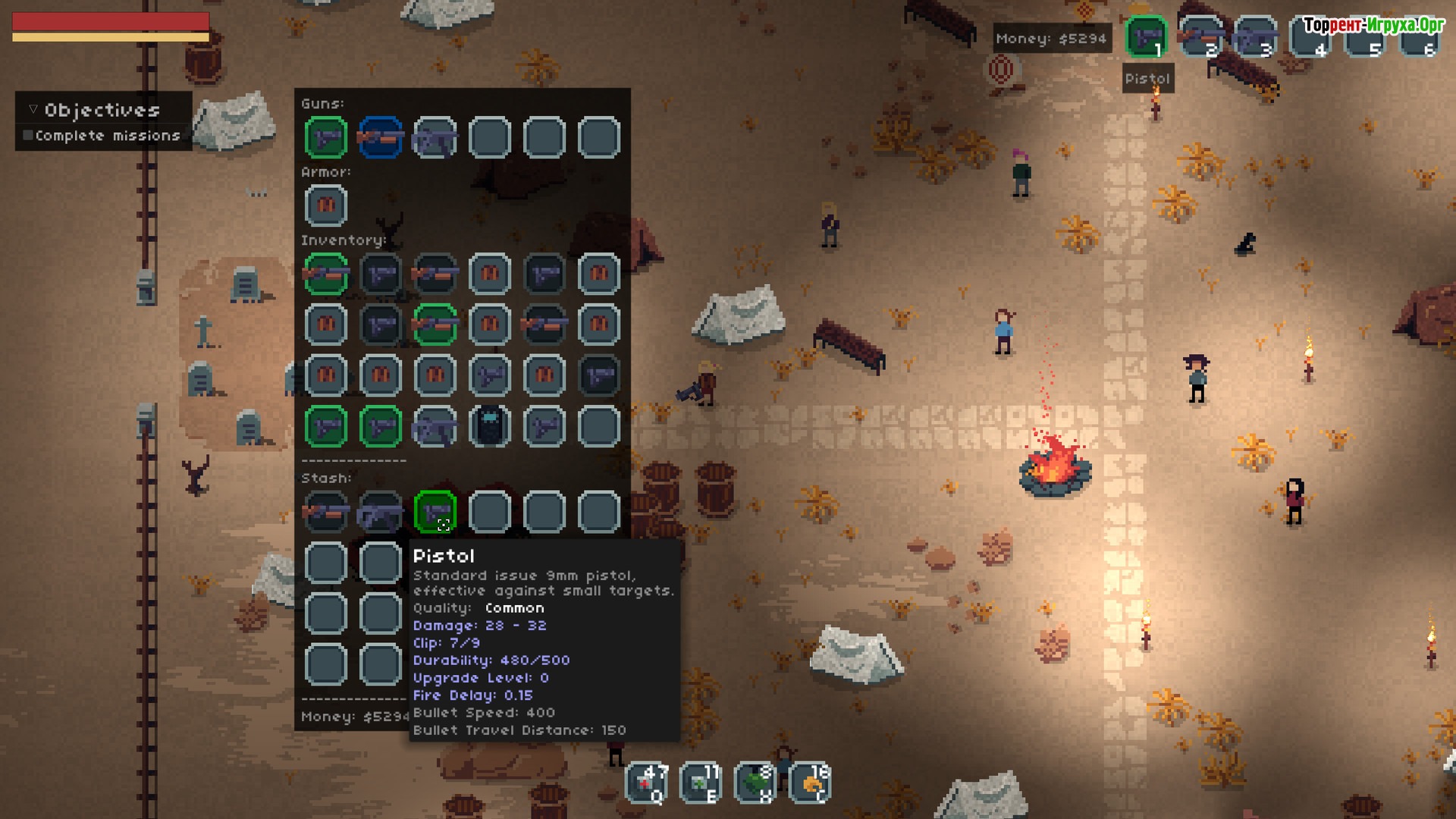Use the orange croissant food item
Image resolution: width=1456 pixels, height=819 pixels.
(810, 783)
